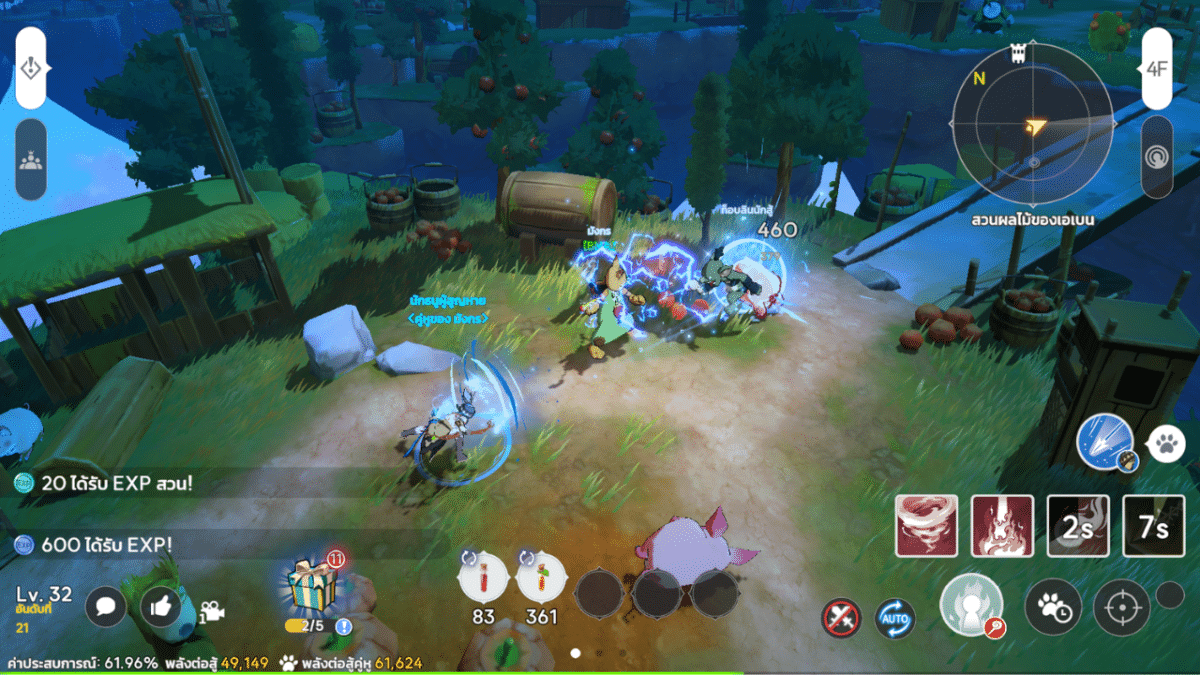Viewport: 1200px width, 675px height.
Task: Tap the spiral signal button beside minimap
Action: point(1157,158)
